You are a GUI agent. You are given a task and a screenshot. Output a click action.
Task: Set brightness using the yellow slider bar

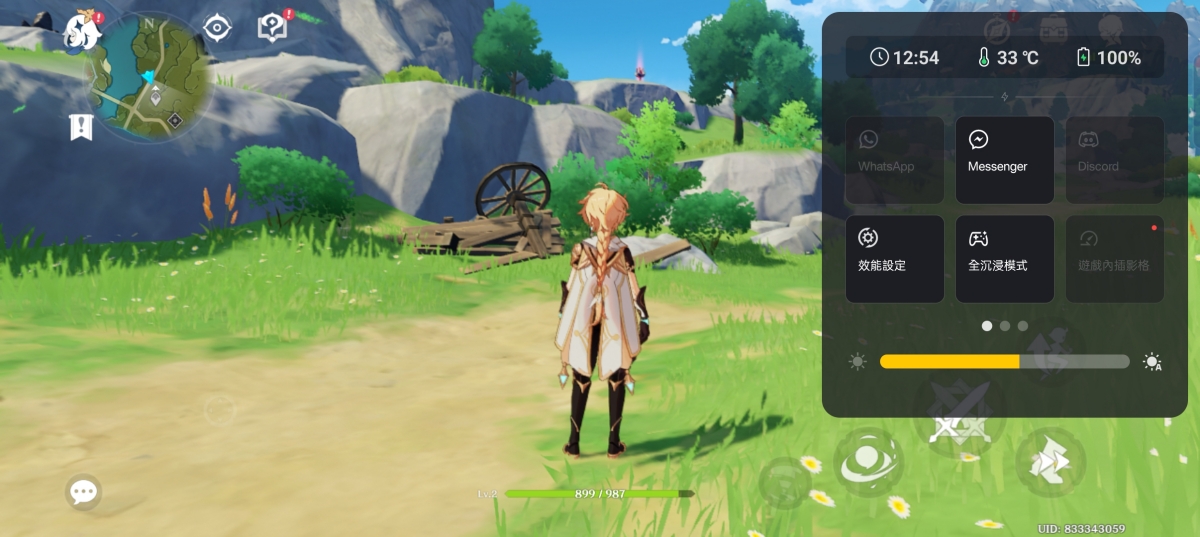pos(1003,362)
